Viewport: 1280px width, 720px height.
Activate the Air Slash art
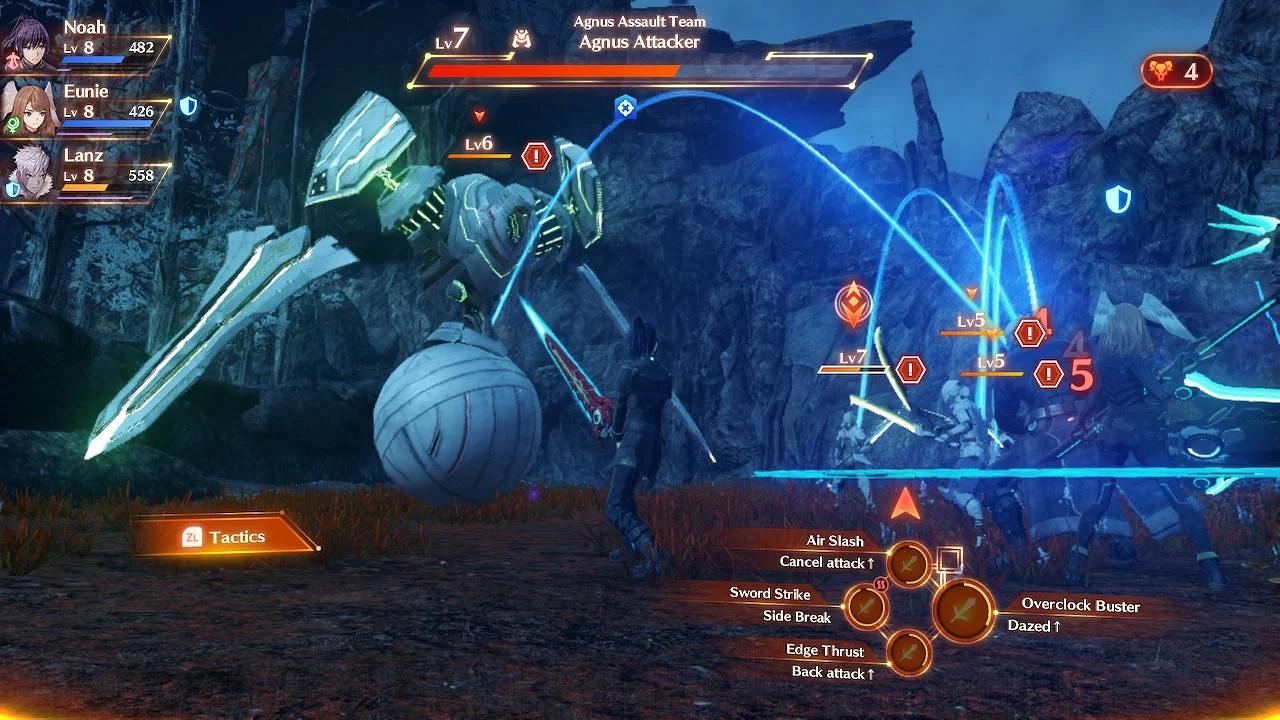point(908,565)
